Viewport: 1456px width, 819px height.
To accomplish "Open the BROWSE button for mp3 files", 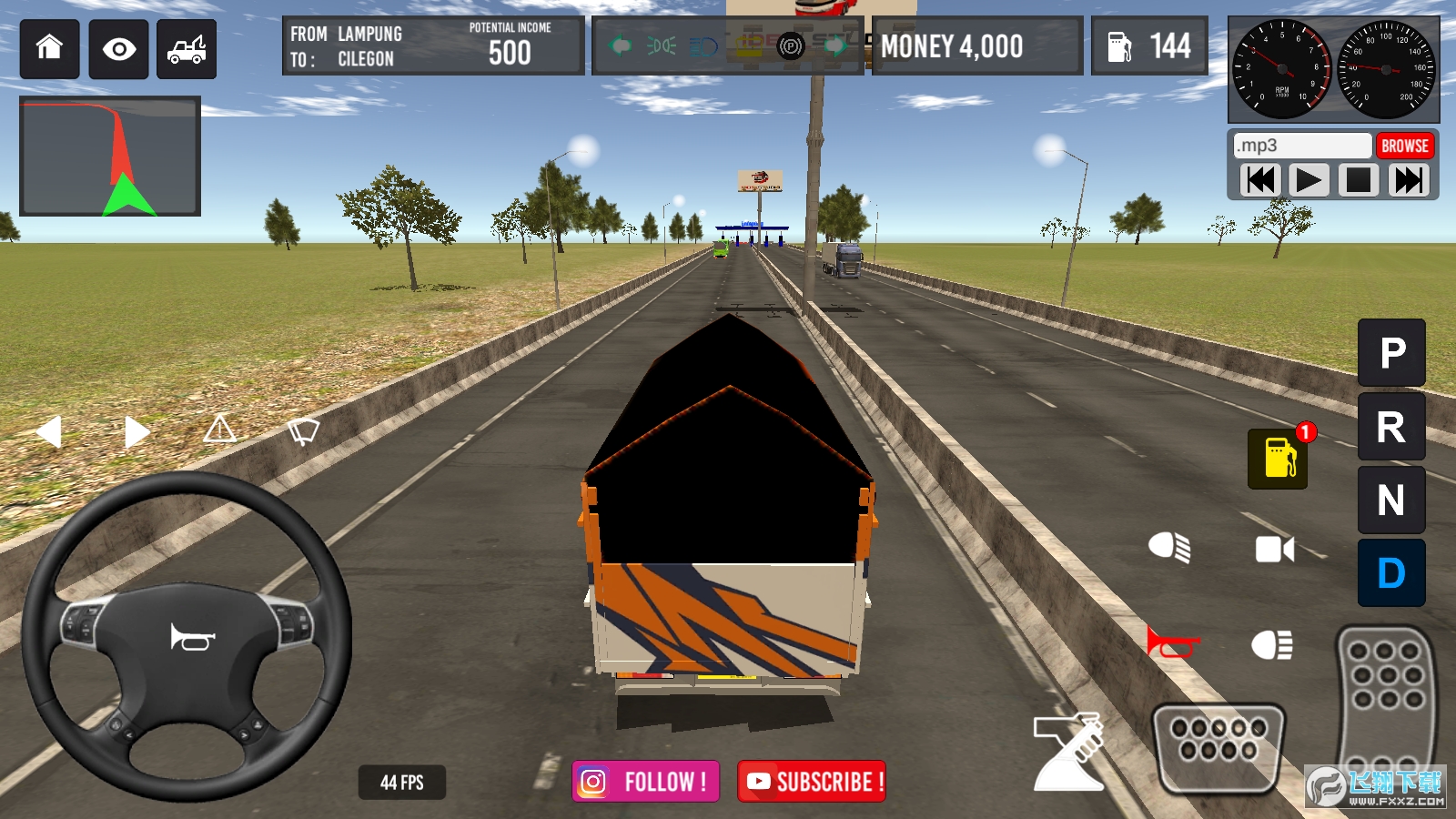I will [1405, 145].
